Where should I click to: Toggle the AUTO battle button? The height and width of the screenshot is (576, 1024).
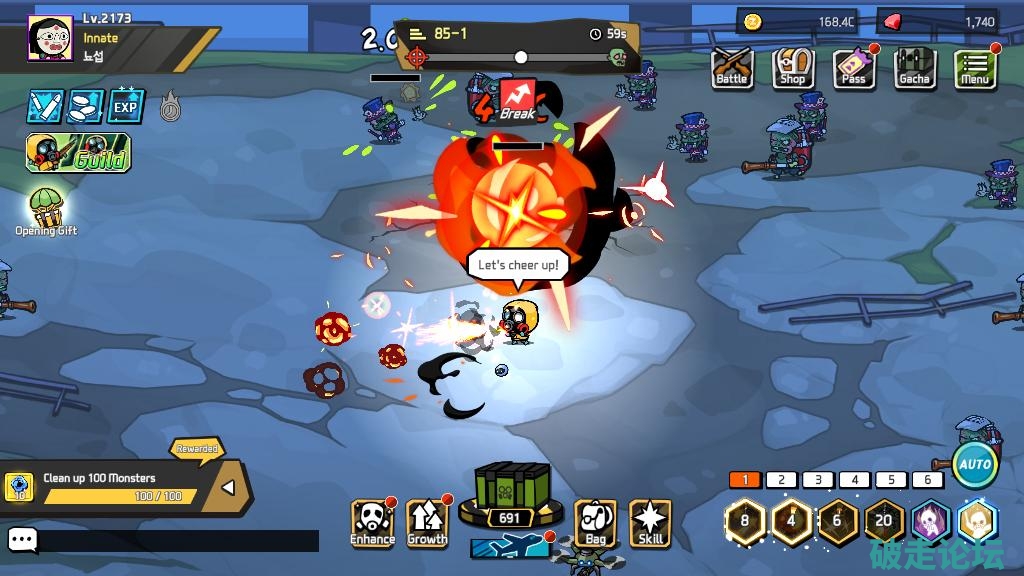(x=974, y=464)
